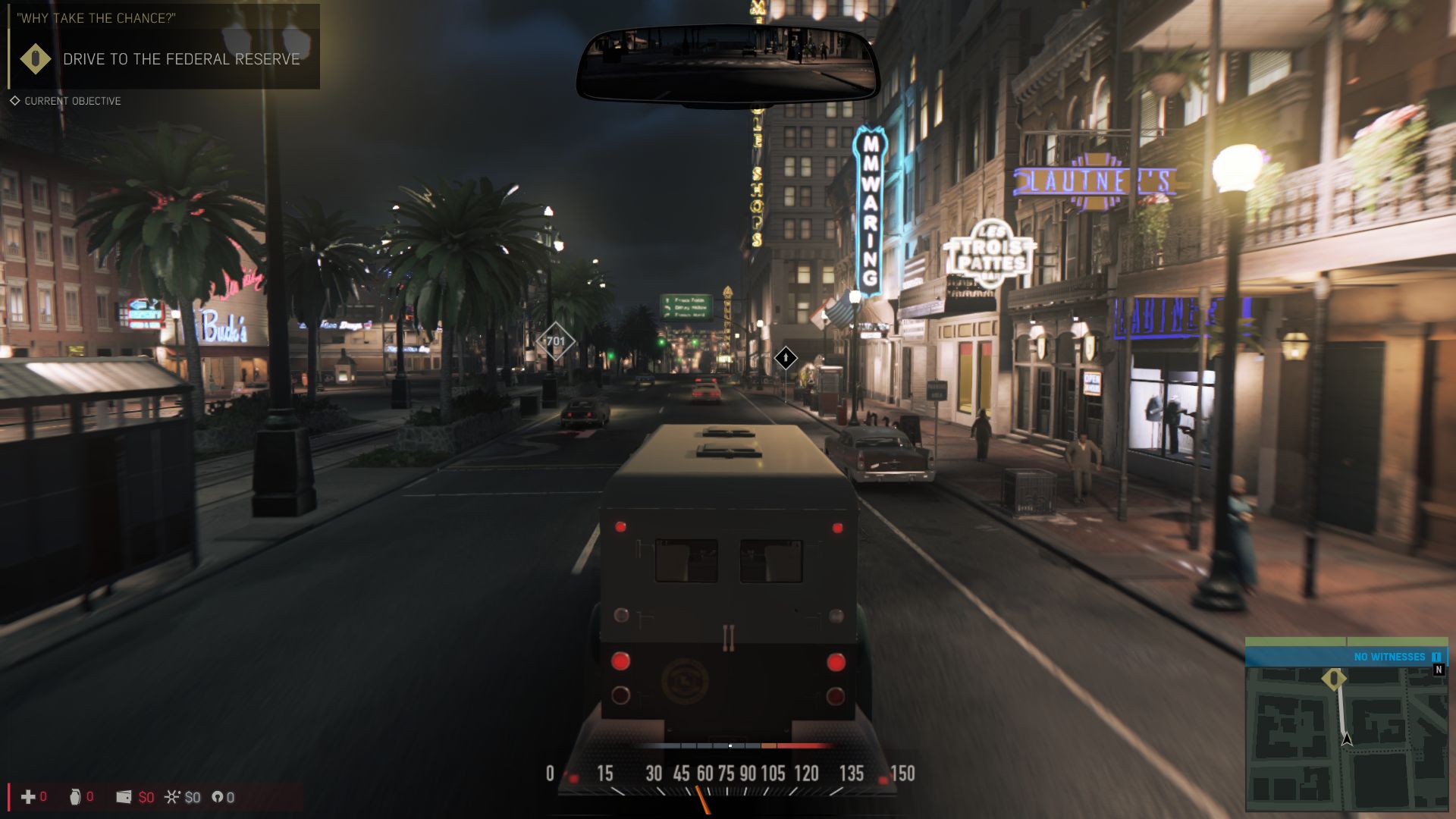The image size is (1456, 819).
Task: Click the No Witnesses status banner
Action: coord(1346,657)
